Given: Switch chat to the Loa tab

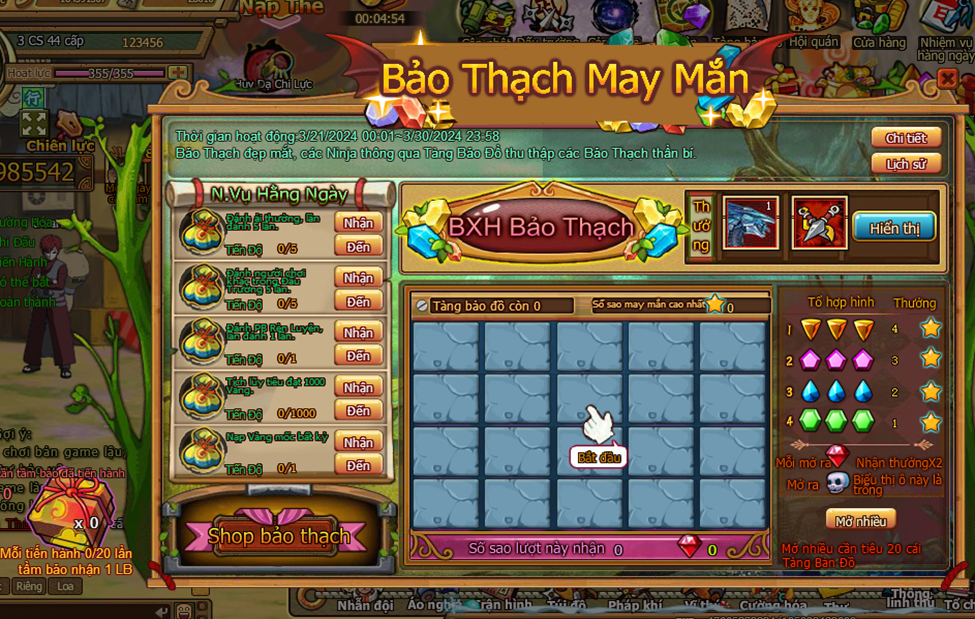Looking at the screenshot, I should pyautogui.click(x=65, y=586).
